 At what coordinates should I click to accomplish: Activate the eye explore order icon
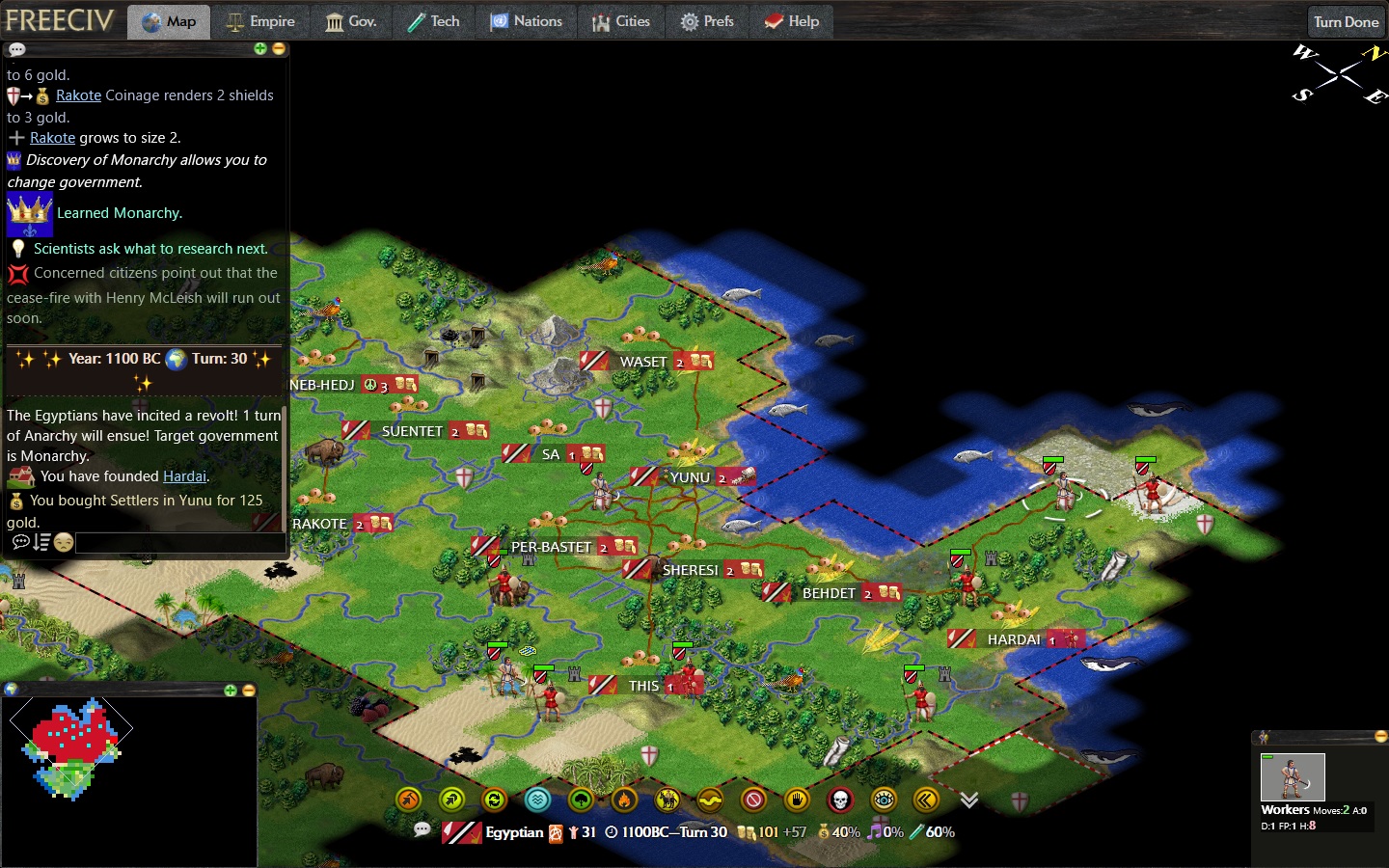click(884, 800)
